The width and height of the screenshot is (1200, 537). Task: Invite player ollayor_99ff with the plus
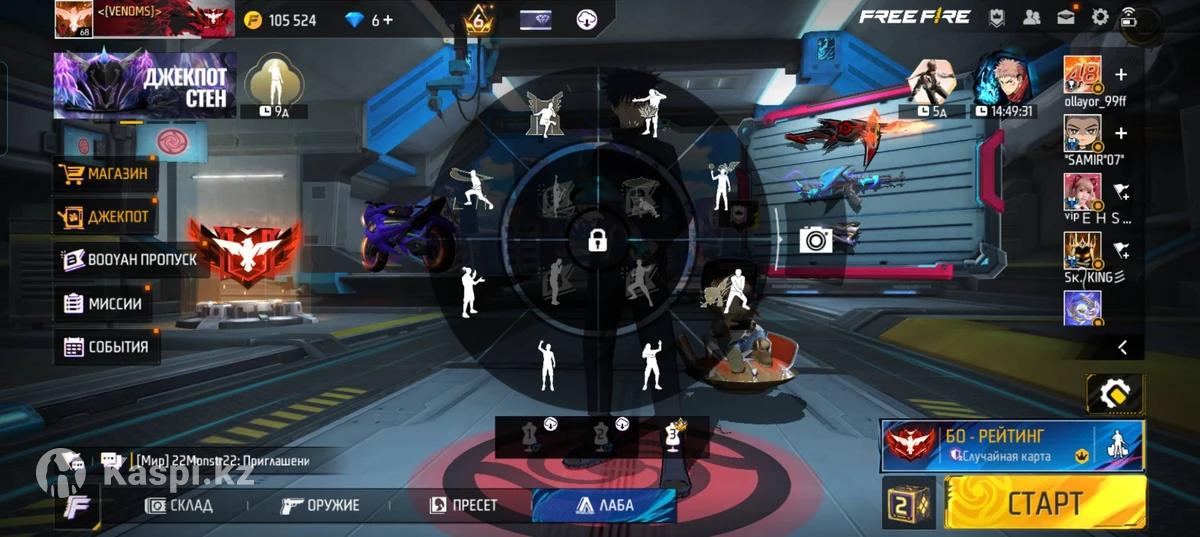pos(1121,75)
